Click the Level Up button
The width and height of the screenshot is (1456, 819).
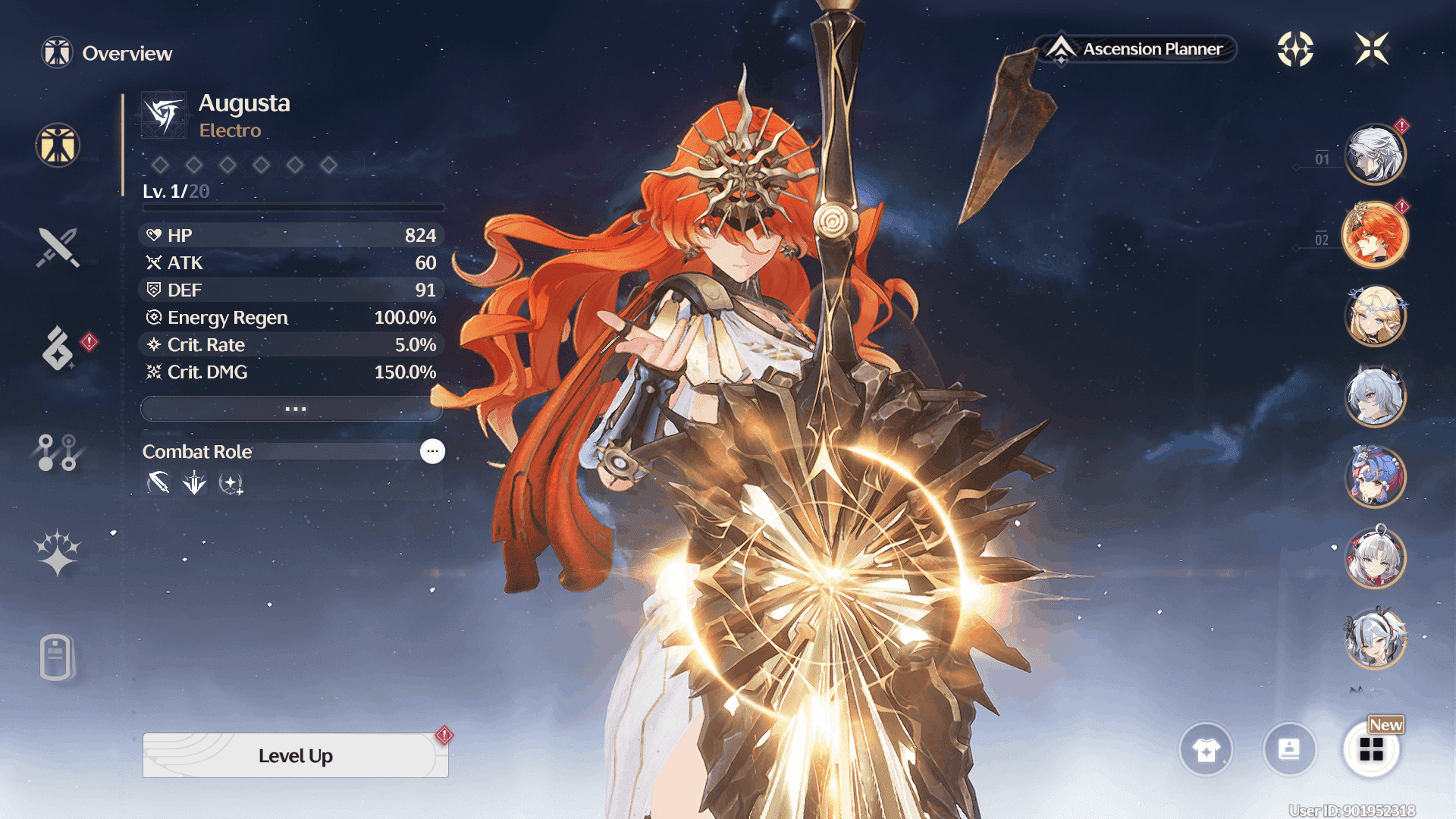pos(295,755)
